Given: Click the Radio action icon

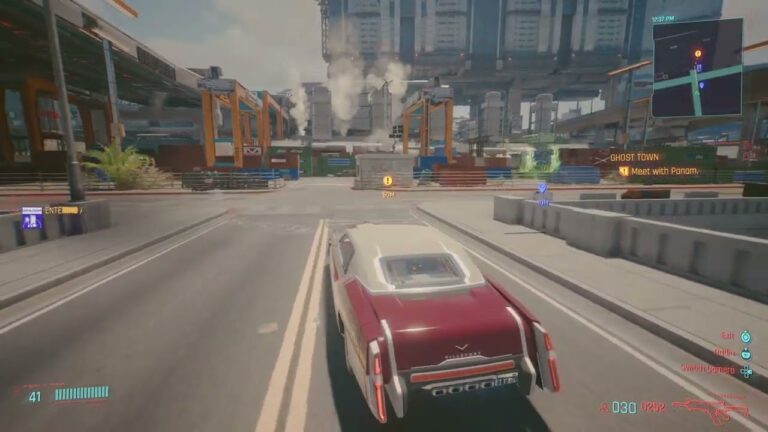Looking at the screenshot, I should click(746, 353).
